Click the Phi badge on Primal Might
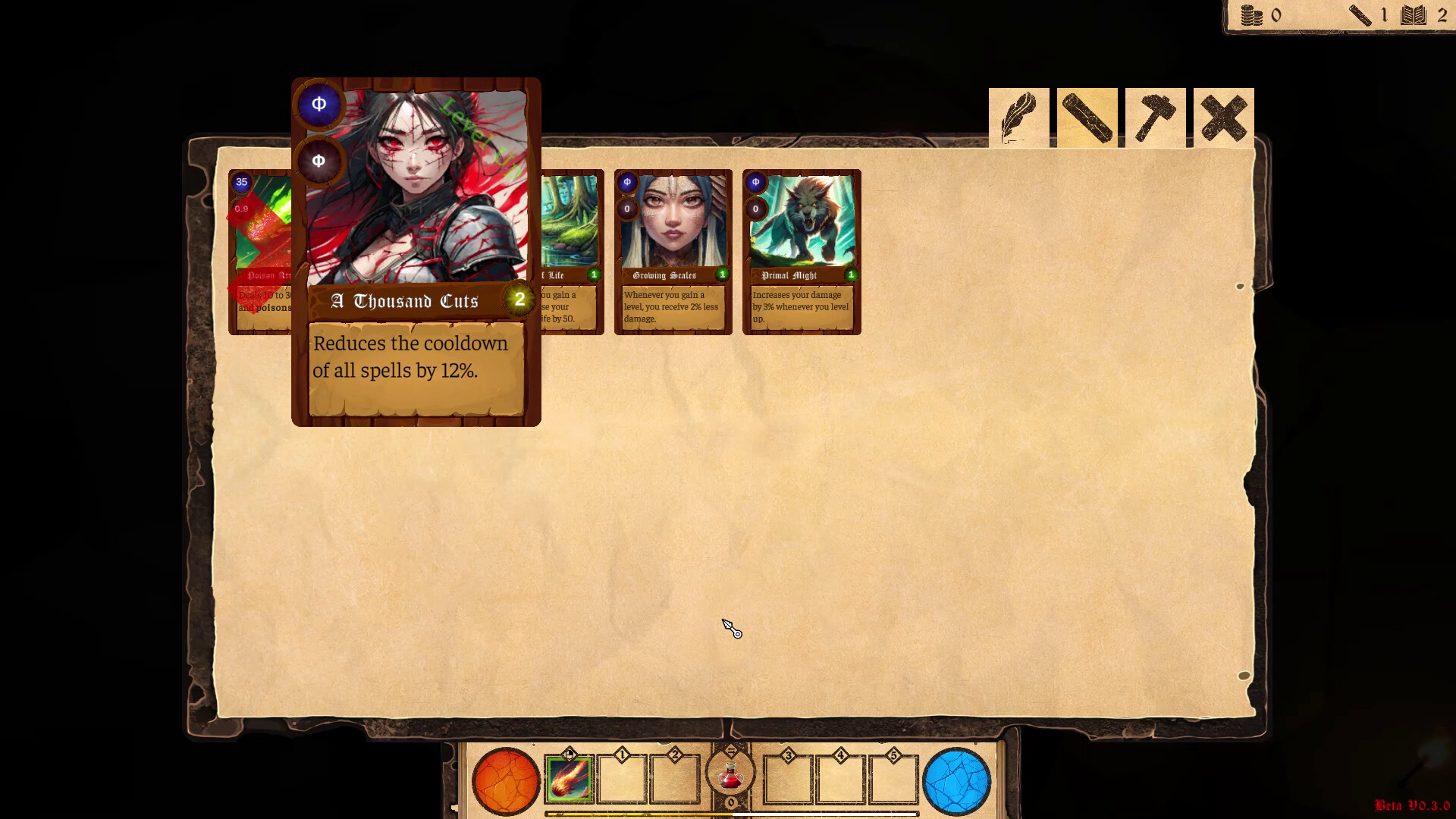The height and width of the screenshot is (819, 1456). 755,182
